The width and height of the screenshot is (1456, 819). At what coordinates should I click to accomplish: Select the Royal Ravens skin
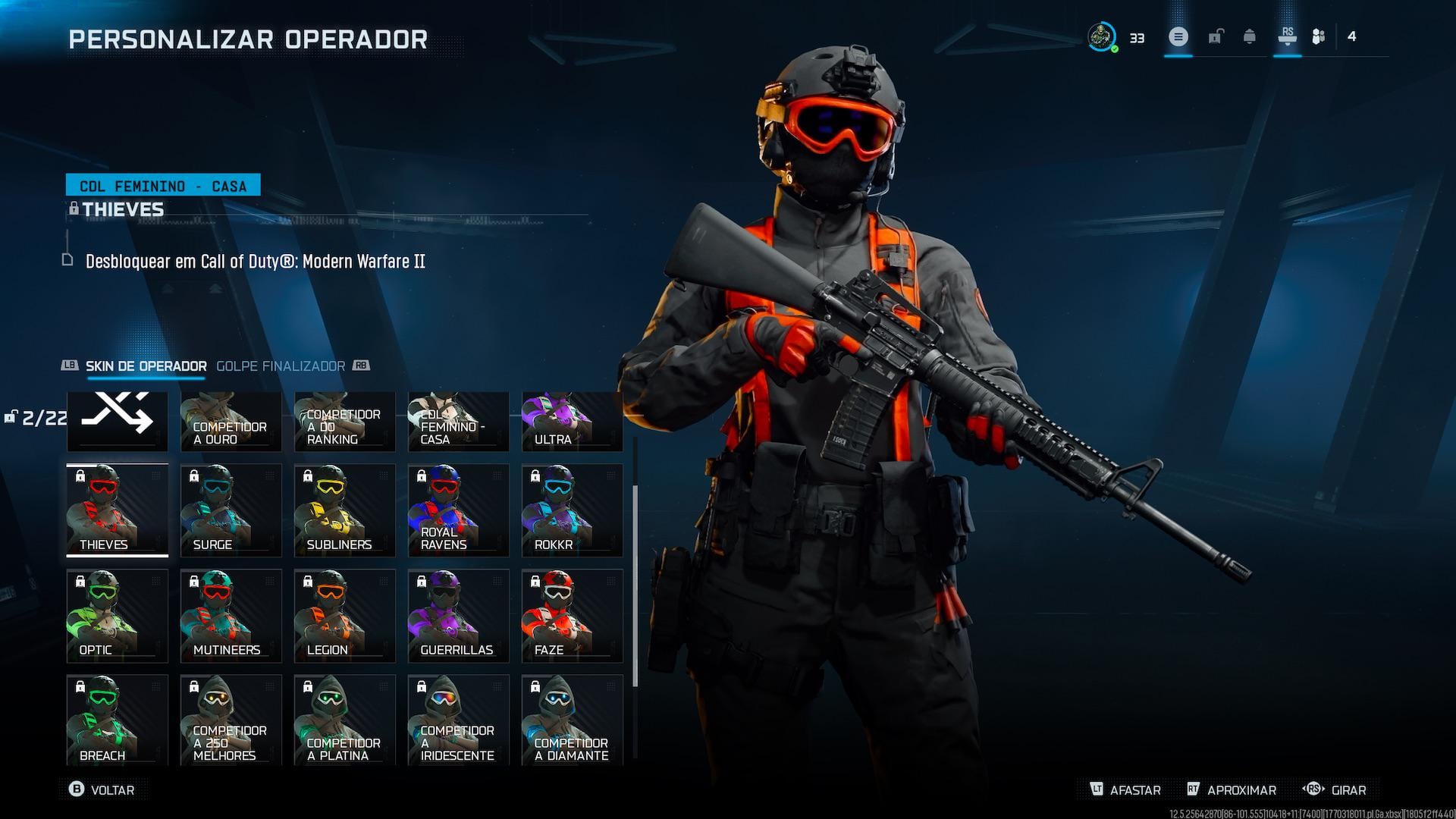459,510
